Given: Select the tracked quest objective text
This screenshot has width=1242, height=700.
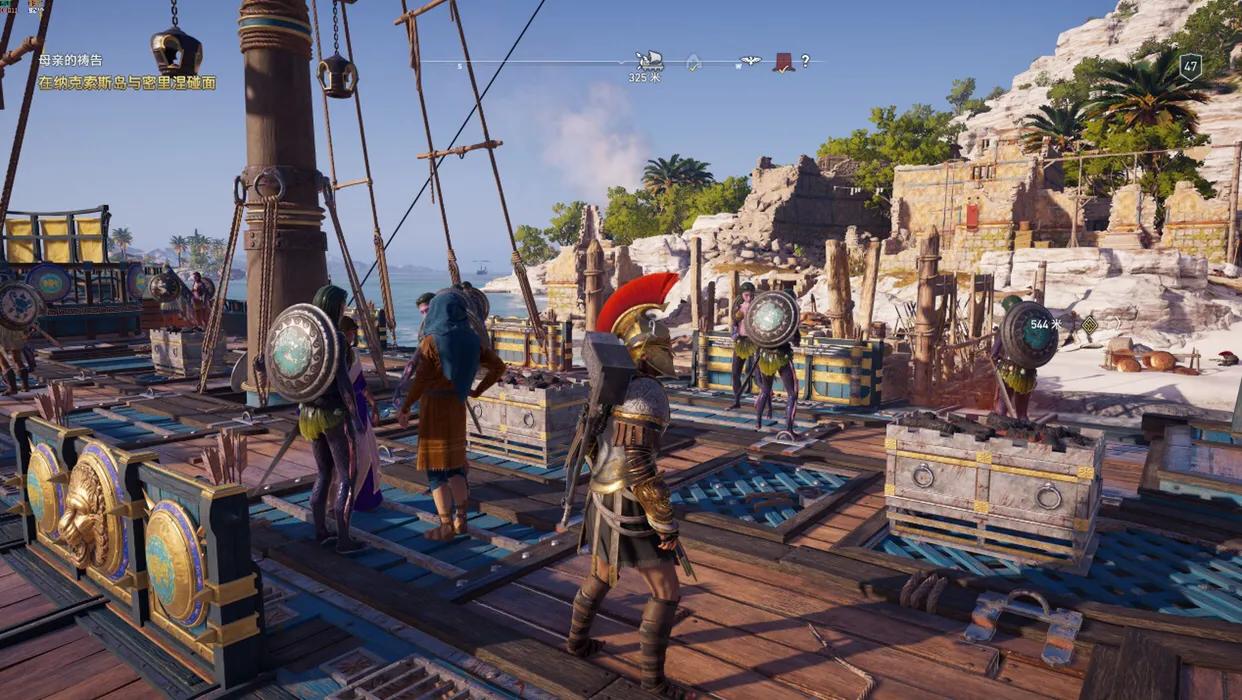Looking at the screenshot, I should (x=126, y=83).
